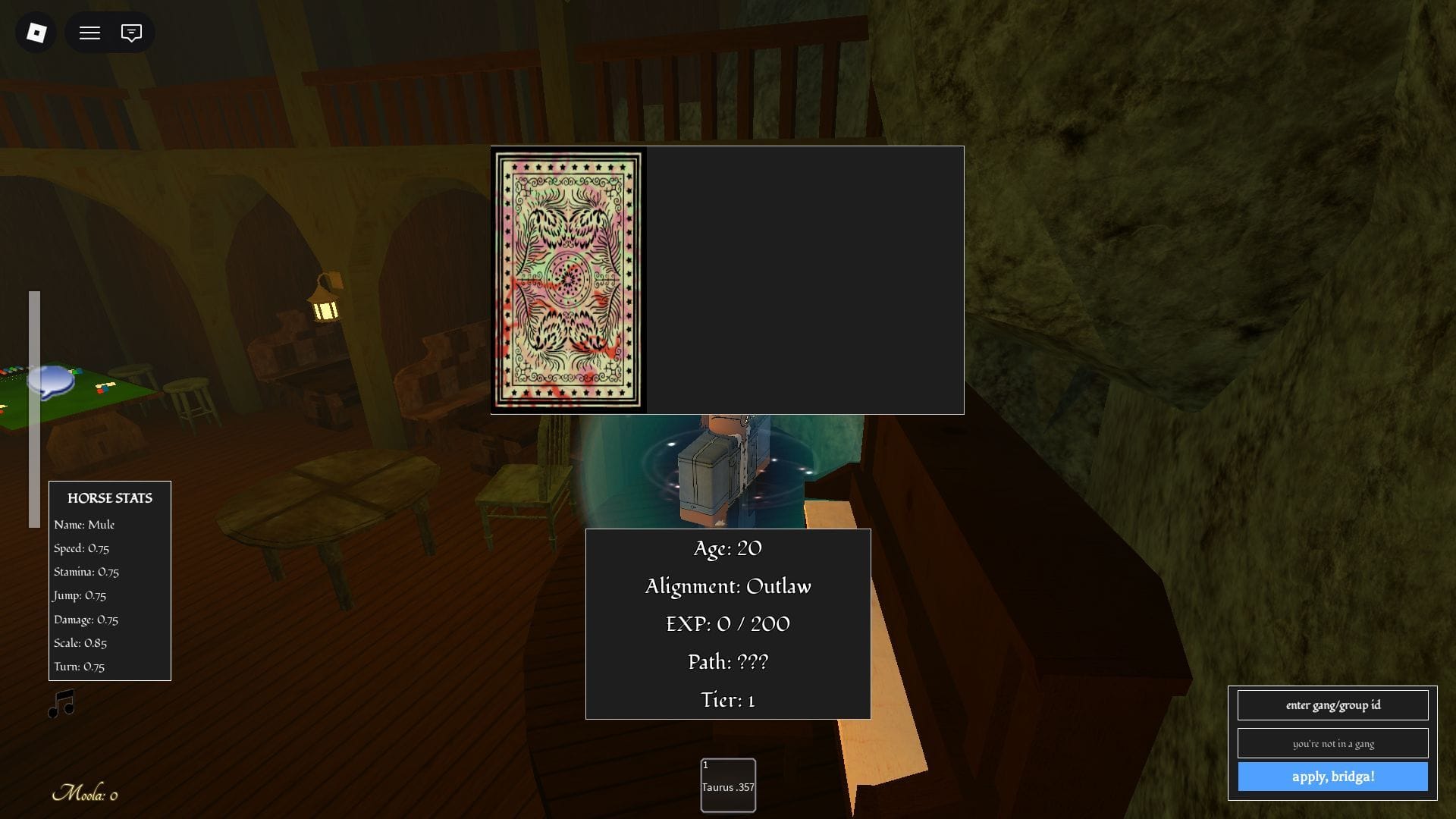Image resolution: width=1456 pixels, height=819 pixels.
Task: Reveal the hidden Path: ??? entry
Action: coord(727,661)
